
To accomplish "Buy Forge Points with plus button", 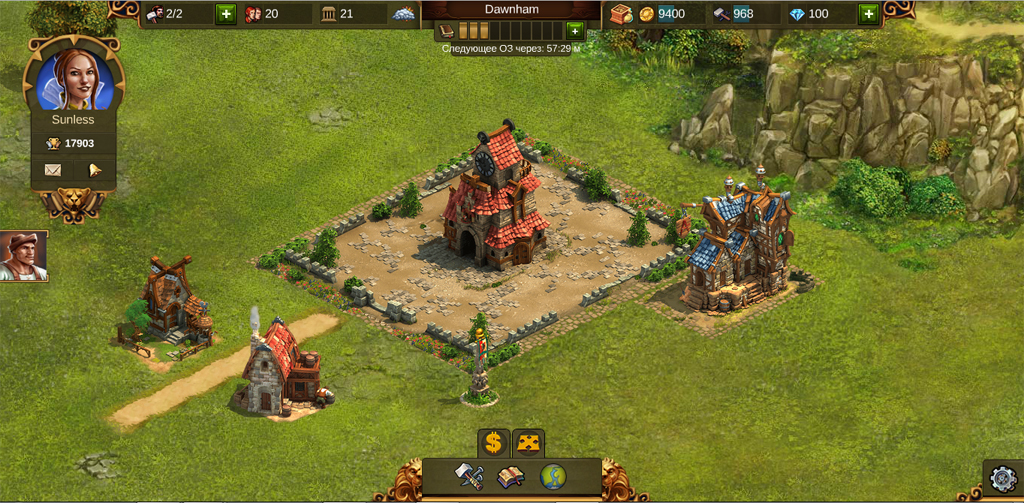I will (x=574, y=30).
